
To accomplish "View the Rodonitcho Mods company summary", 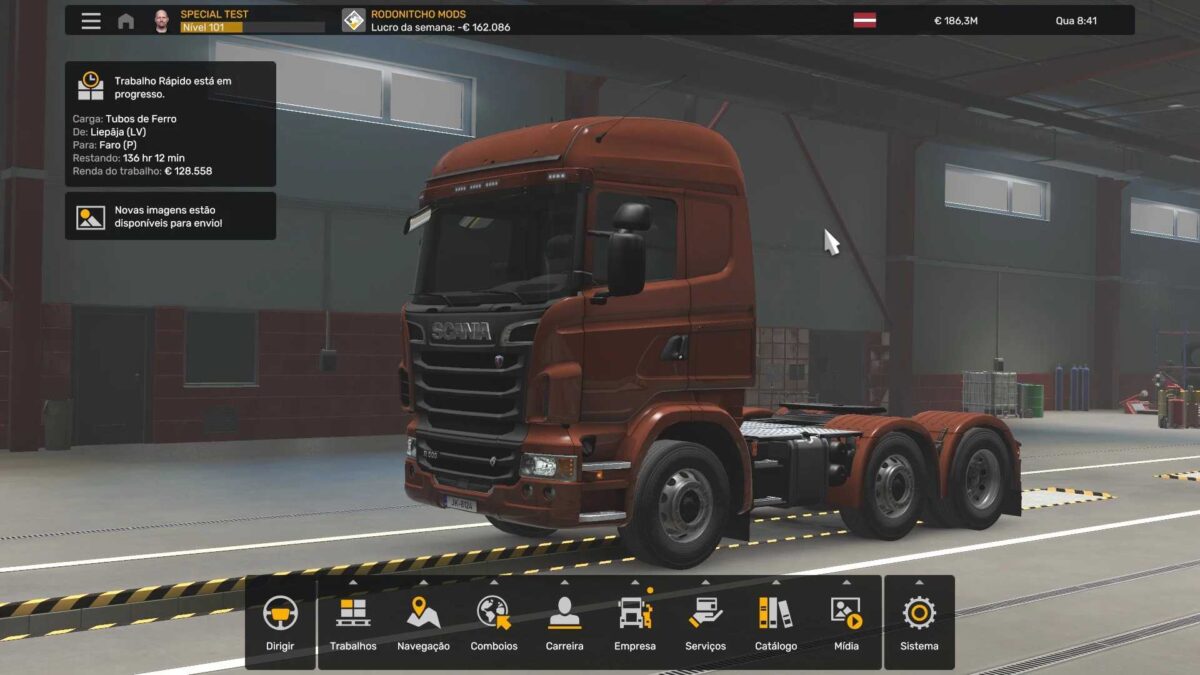I will 427,20.
